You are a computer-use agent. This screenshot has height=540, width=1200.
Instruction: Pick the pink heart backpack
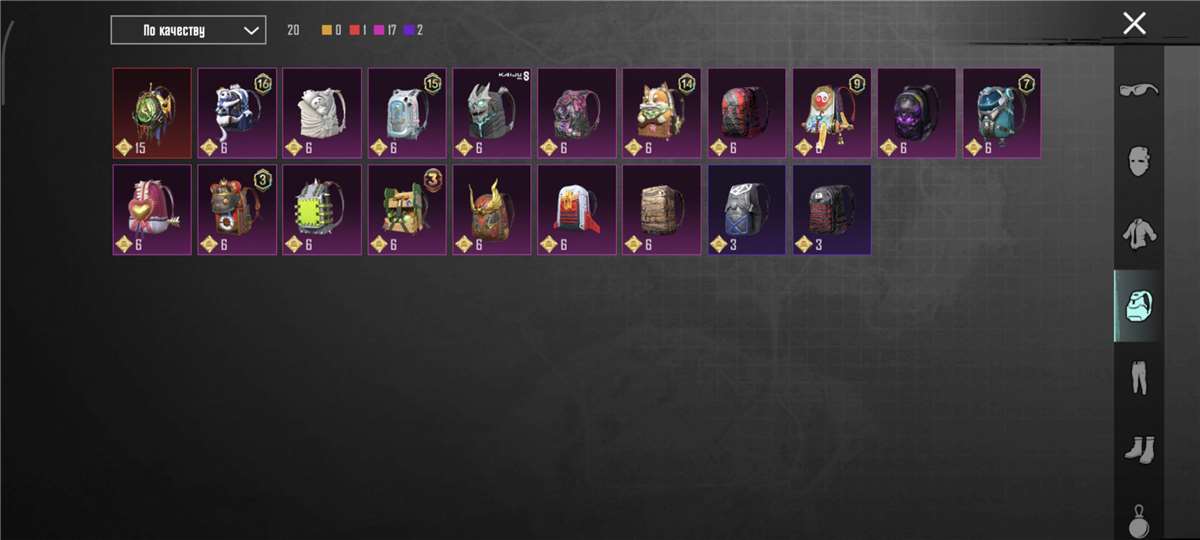pyautogui.click(x=152, y=210)
